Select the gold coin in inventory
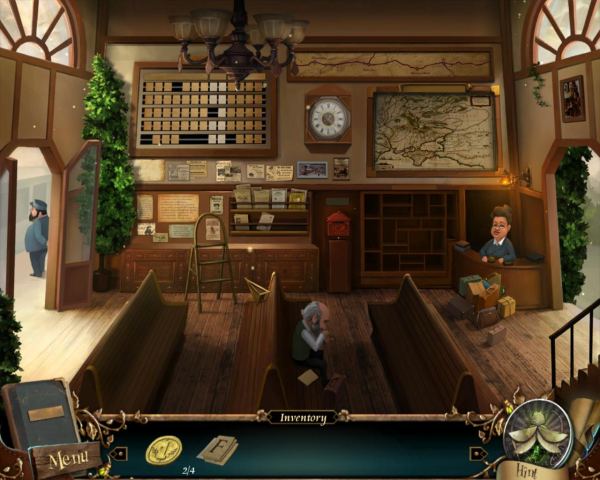600x480 pixels. tap(163, 450)
